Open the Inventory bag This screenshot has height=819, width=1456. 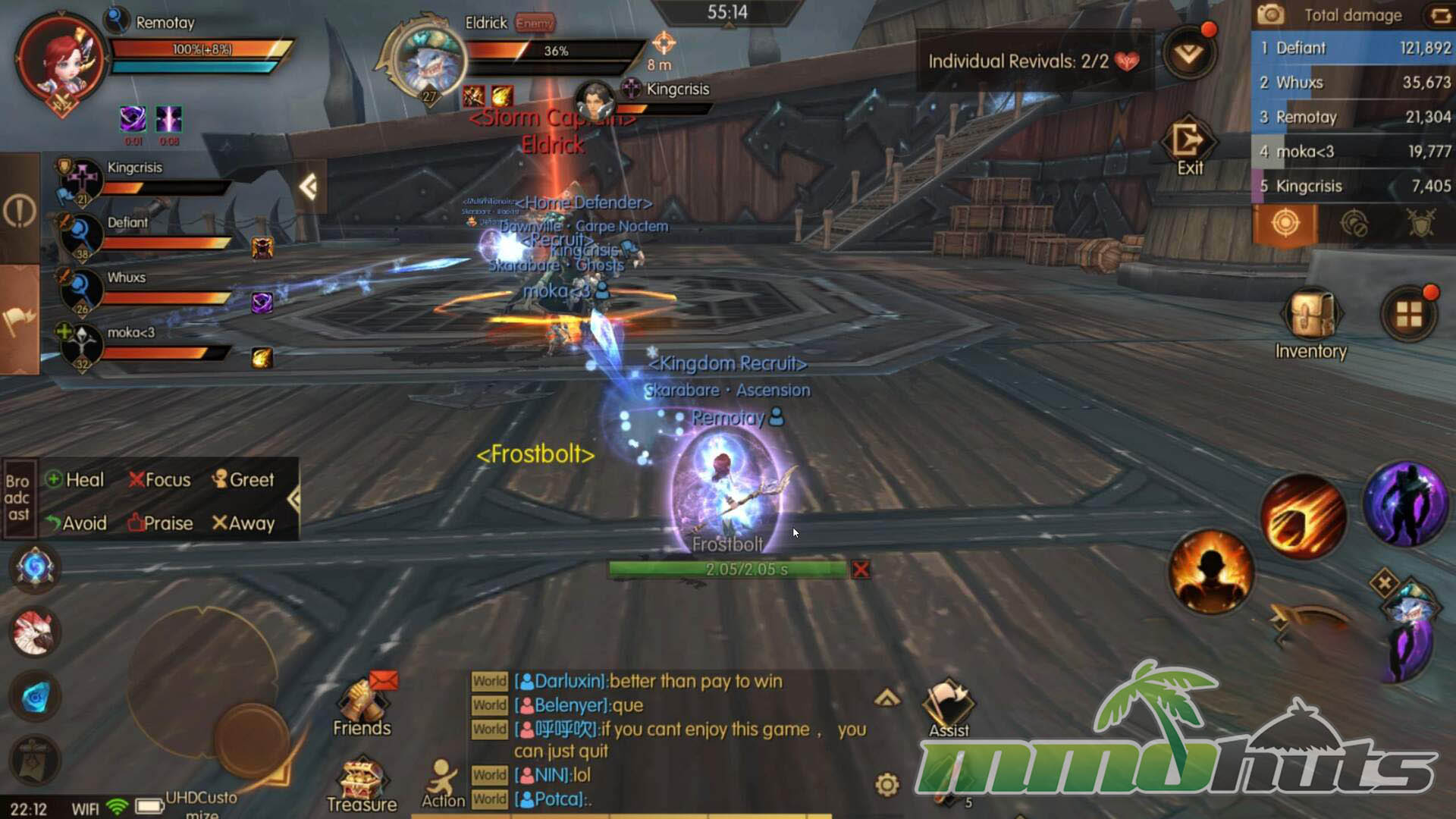[x=1311, y=317]
